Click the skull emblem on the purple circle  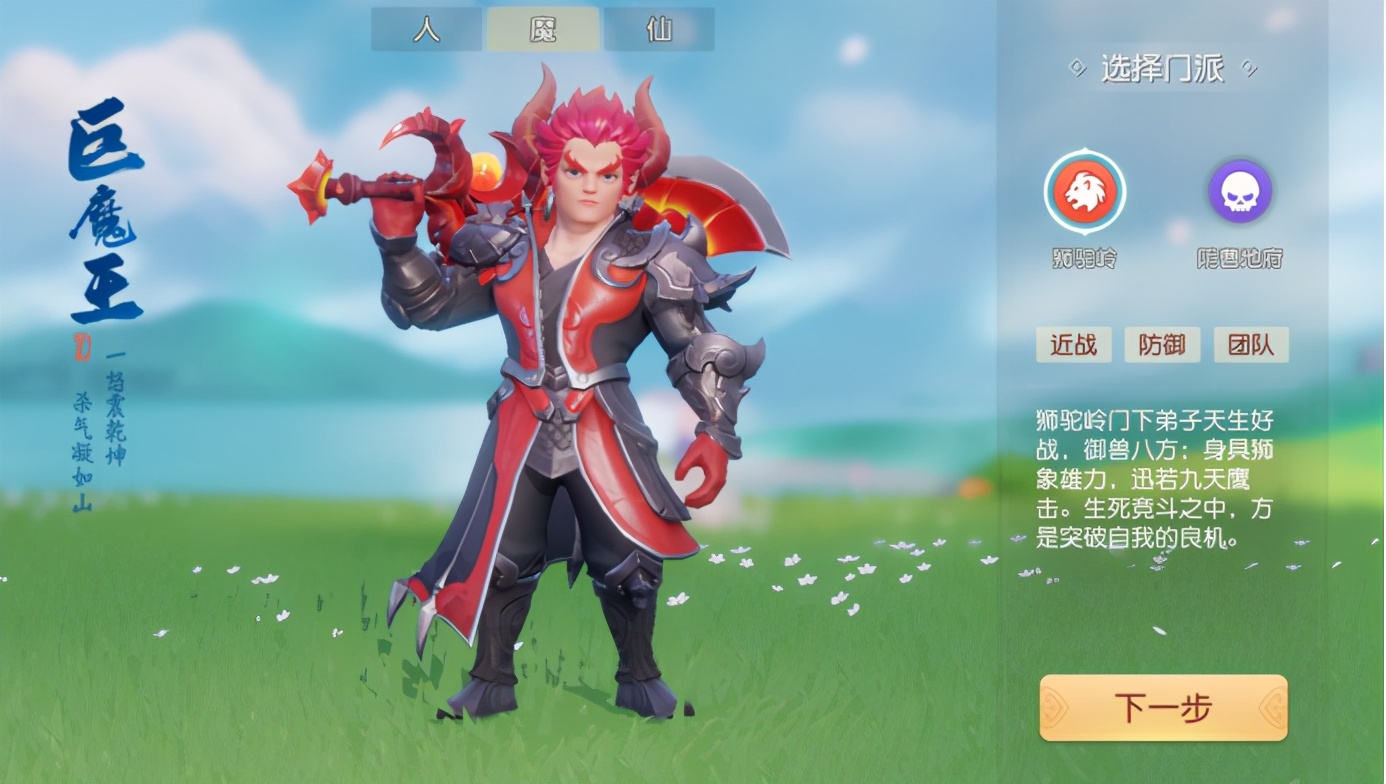(x=1240, y=191)
